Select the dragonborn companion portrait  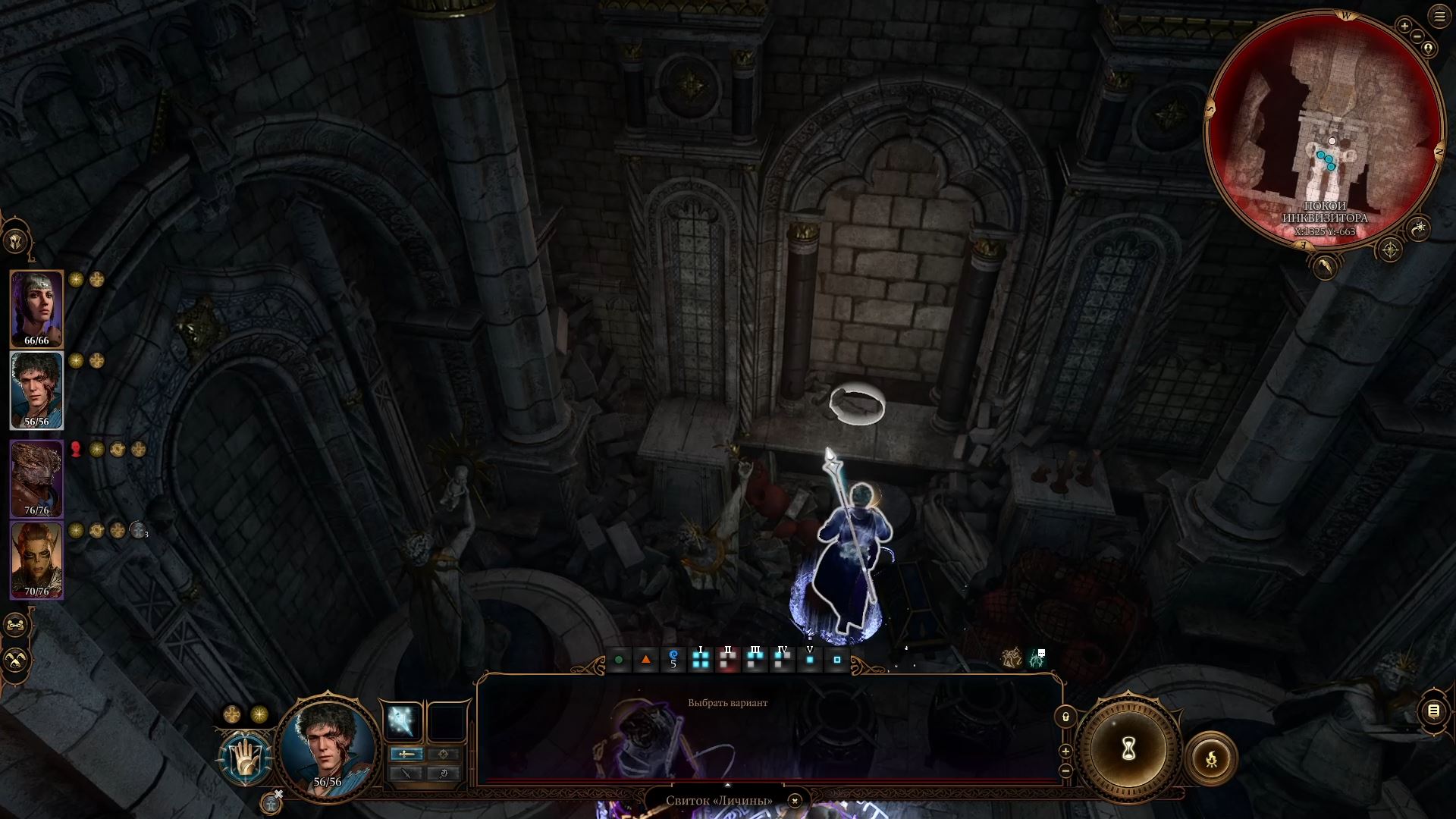pos(36,479)
